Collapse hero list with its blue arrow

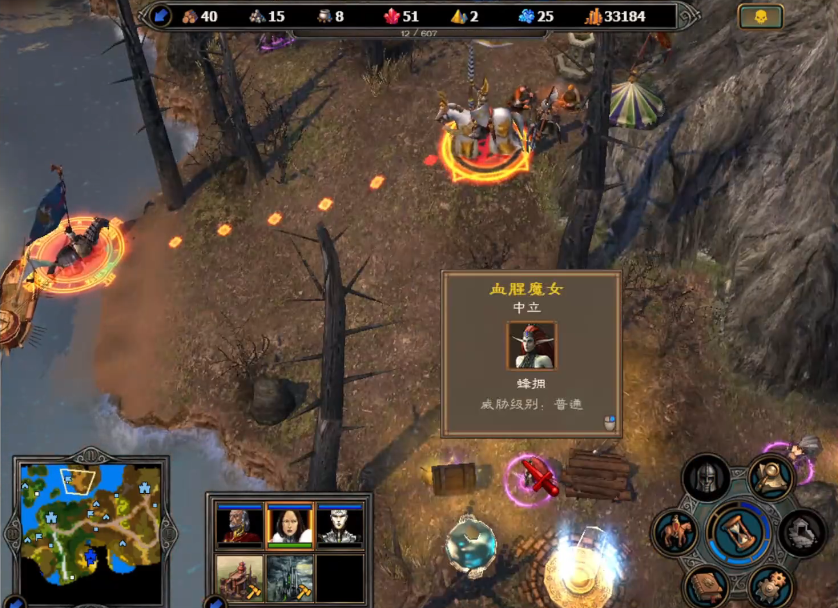213,603
